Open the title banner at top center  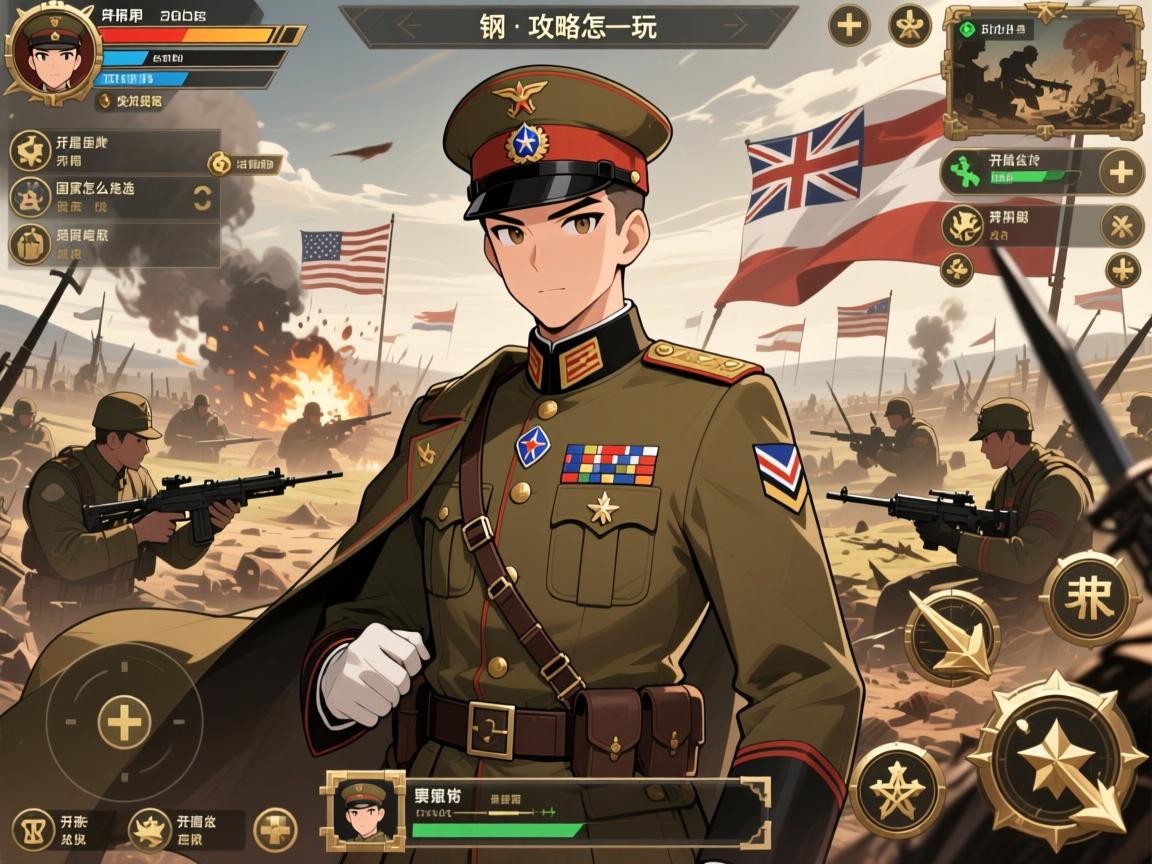tap(568, 26)
